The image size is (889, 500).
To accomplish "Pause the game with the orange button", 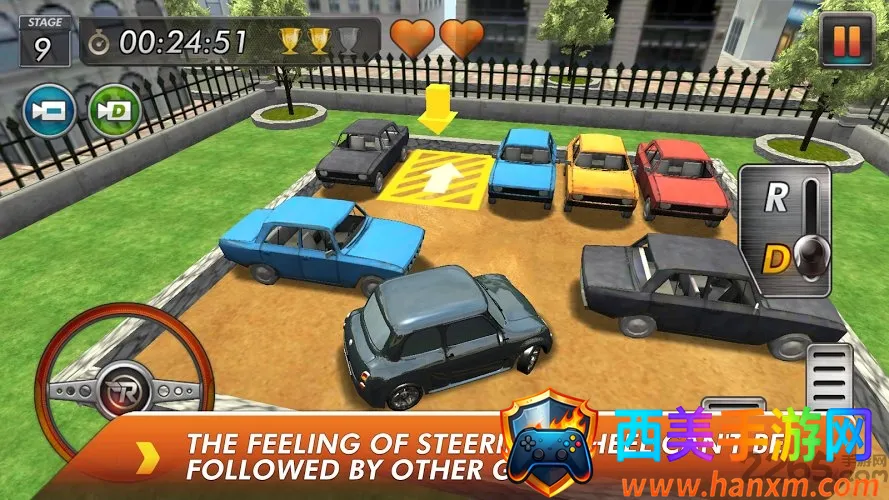I will 845,40.
